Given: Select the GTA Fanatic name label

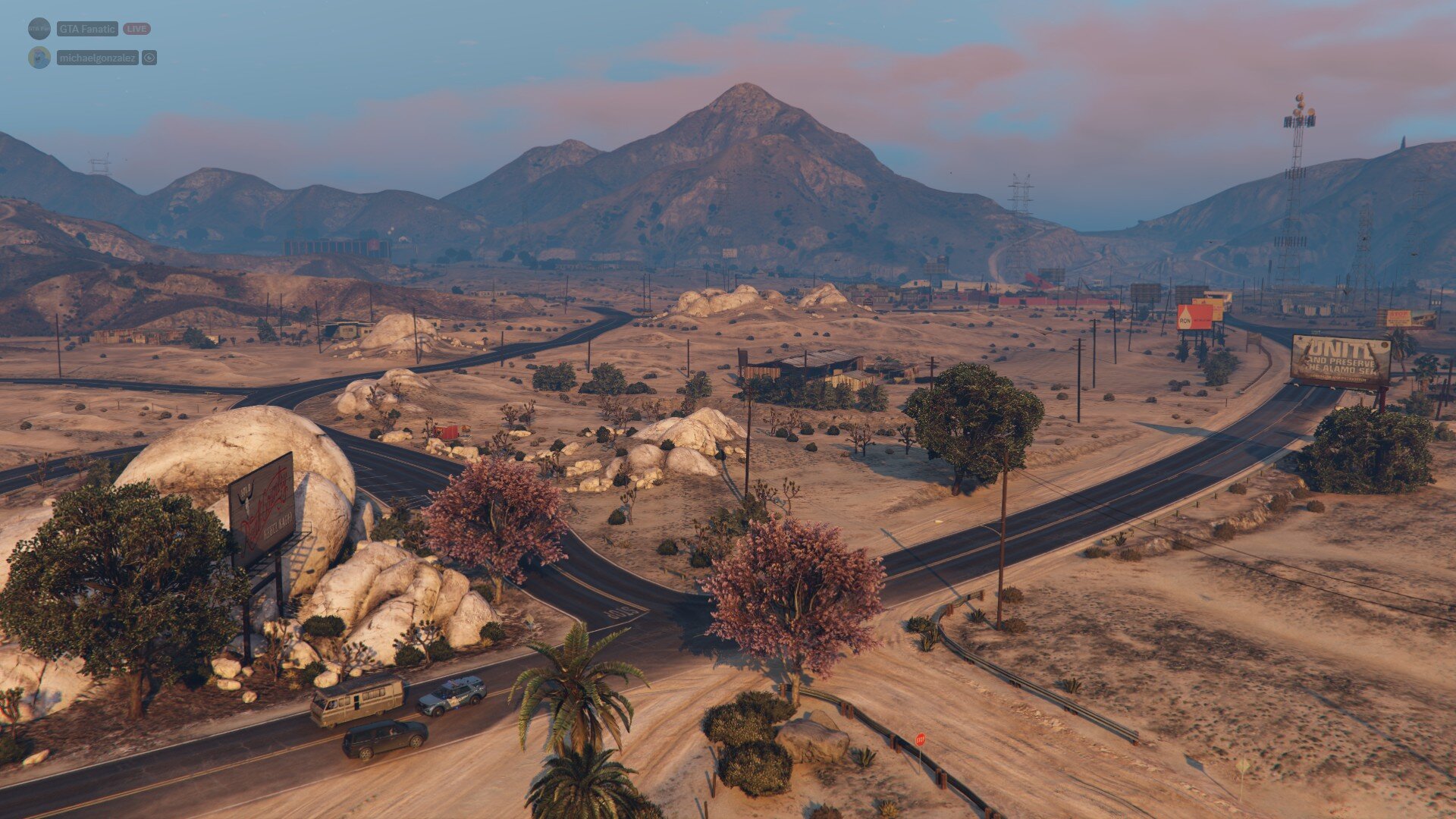Looking at the screenshot, I should tap(87, 29).
